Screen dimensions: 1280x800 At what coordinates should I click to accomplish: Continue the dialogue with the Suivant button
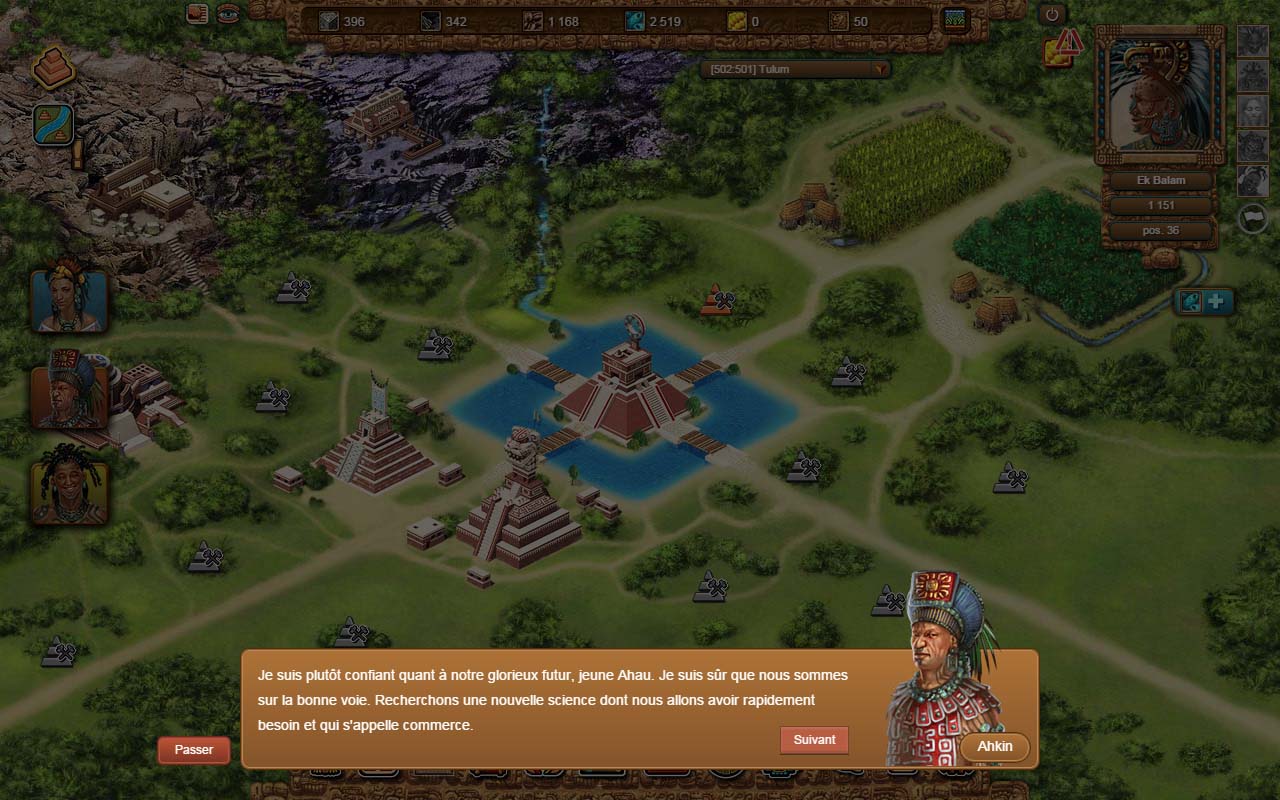coord(814,740)
